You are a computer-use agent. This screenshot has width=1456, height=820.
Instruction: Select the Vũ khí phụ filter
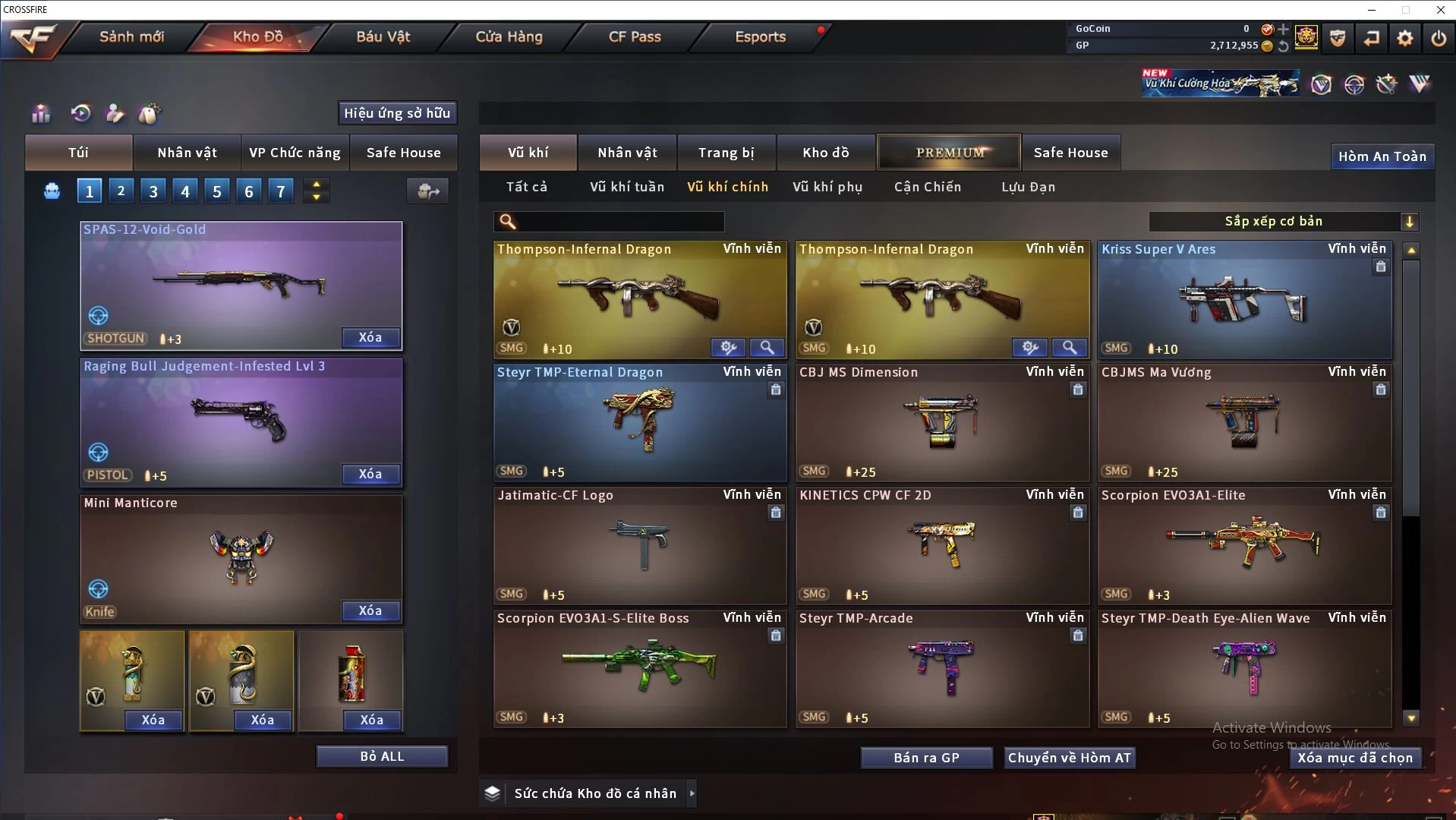827,187
